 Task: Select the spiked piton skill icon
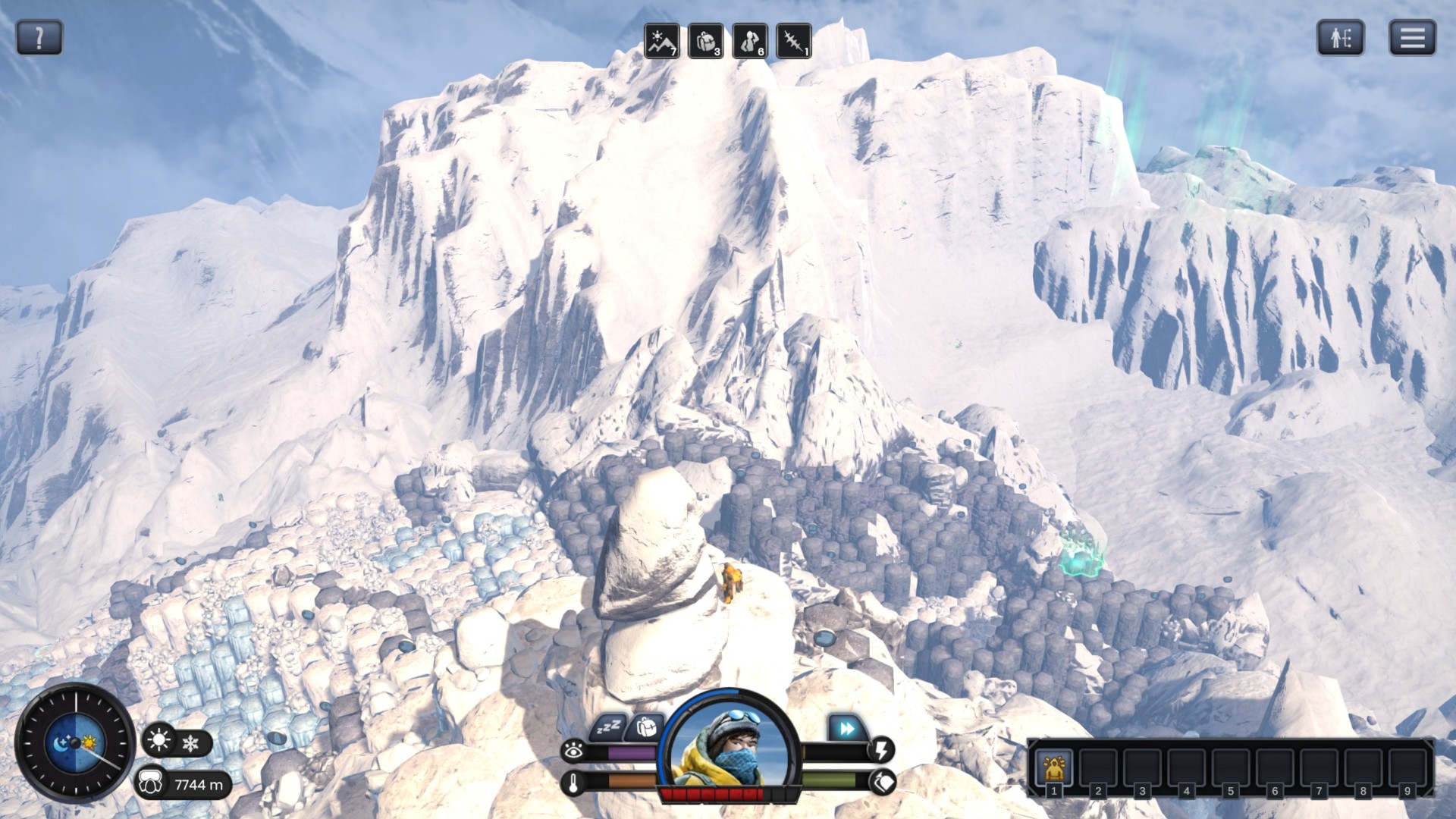(x=794, y=41)
